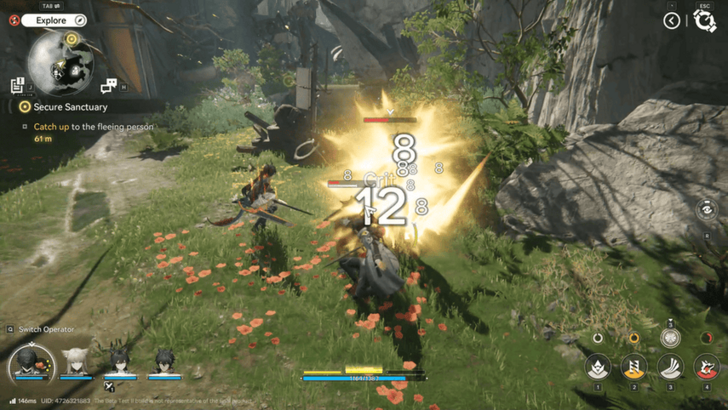Viewport: 728px width, 410px height.
Task: Click the back arrow button at top right
Action: pos(672,20)
